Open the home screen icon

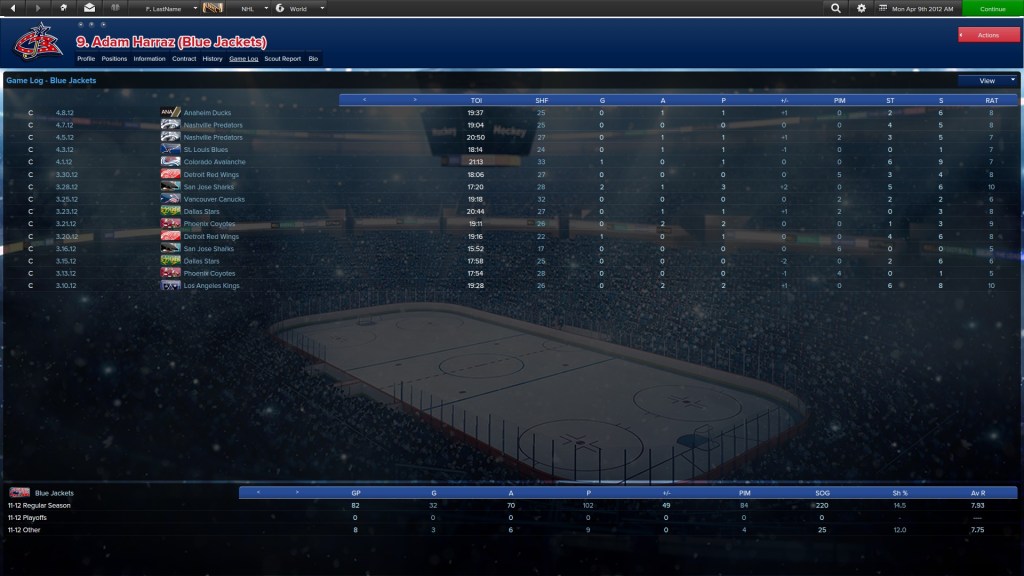[64, 8]
